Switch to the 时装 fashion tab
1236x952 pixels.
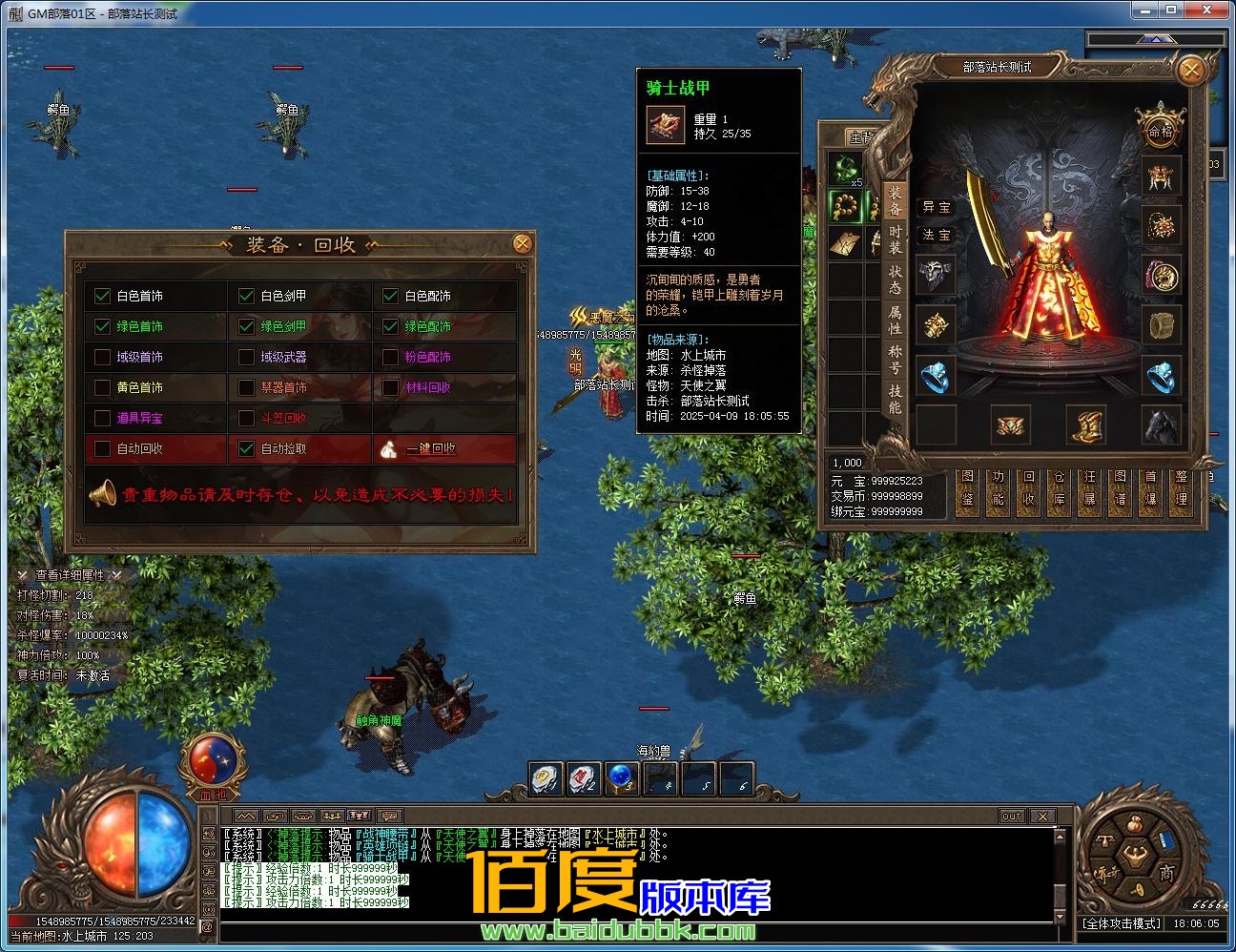coord(895,242)
